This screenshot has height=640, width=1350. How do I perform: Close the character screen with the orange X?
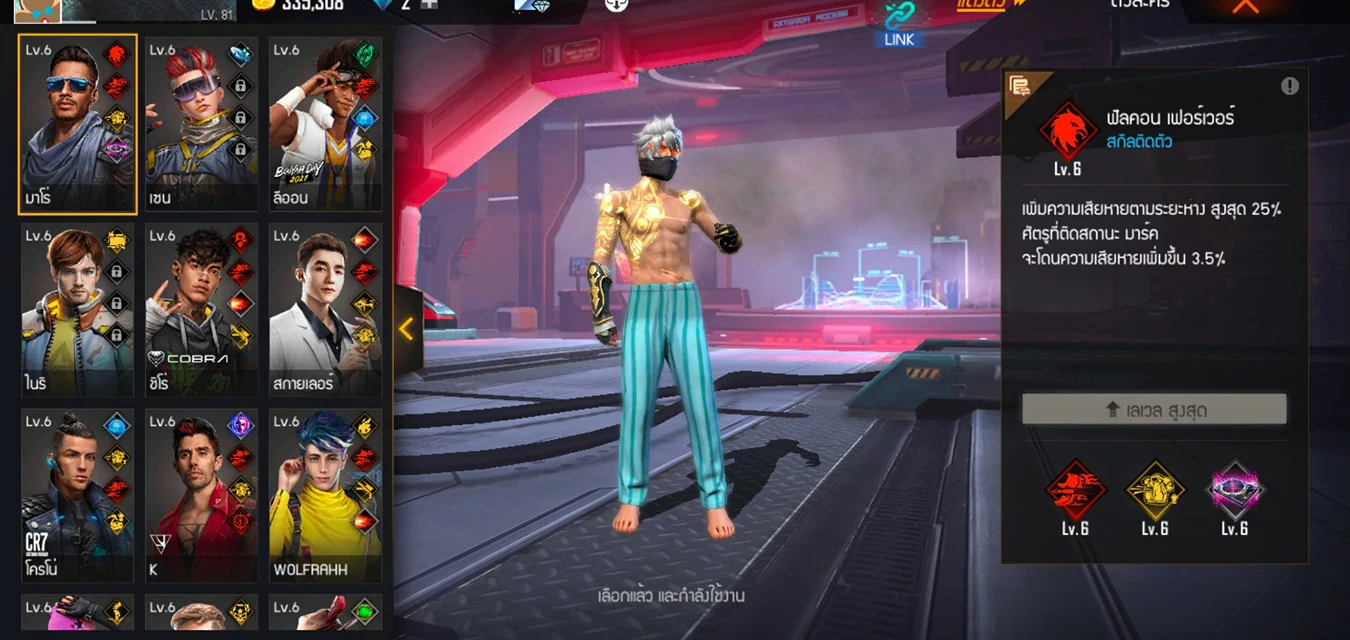(x=1245, y=6)
